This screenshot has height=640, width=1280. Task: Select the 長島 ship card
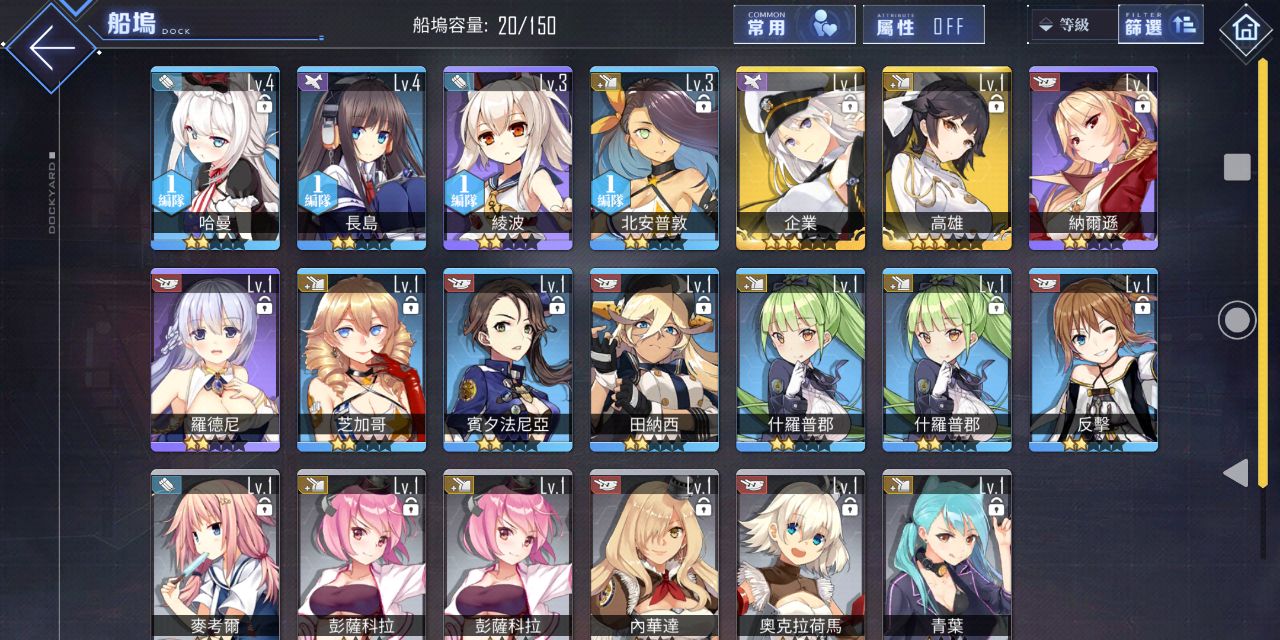coord(361,158)
